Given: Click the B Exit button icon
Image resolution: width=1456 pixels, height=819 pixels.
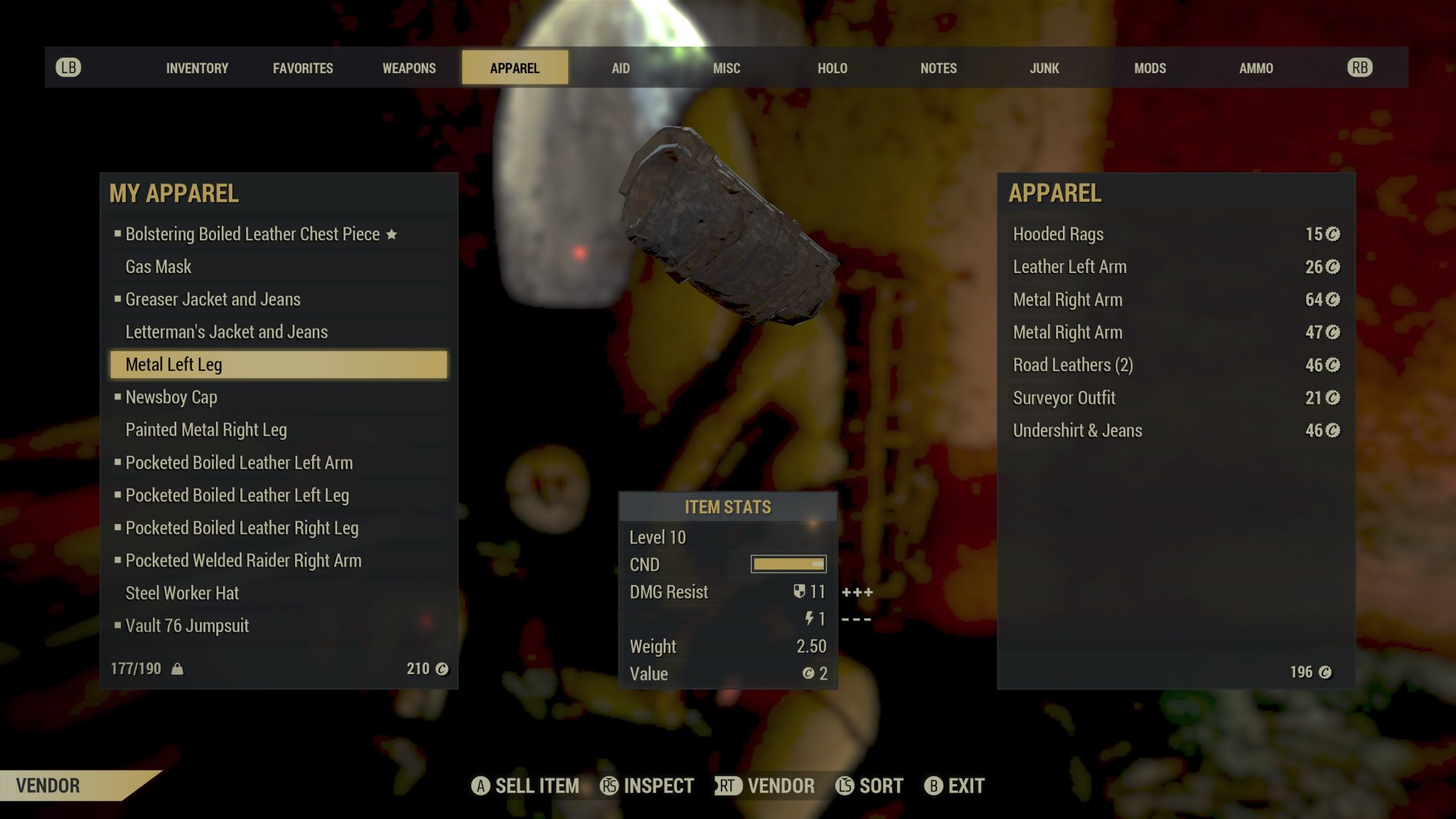Looking at the screenshot, I should click(934, 786).
